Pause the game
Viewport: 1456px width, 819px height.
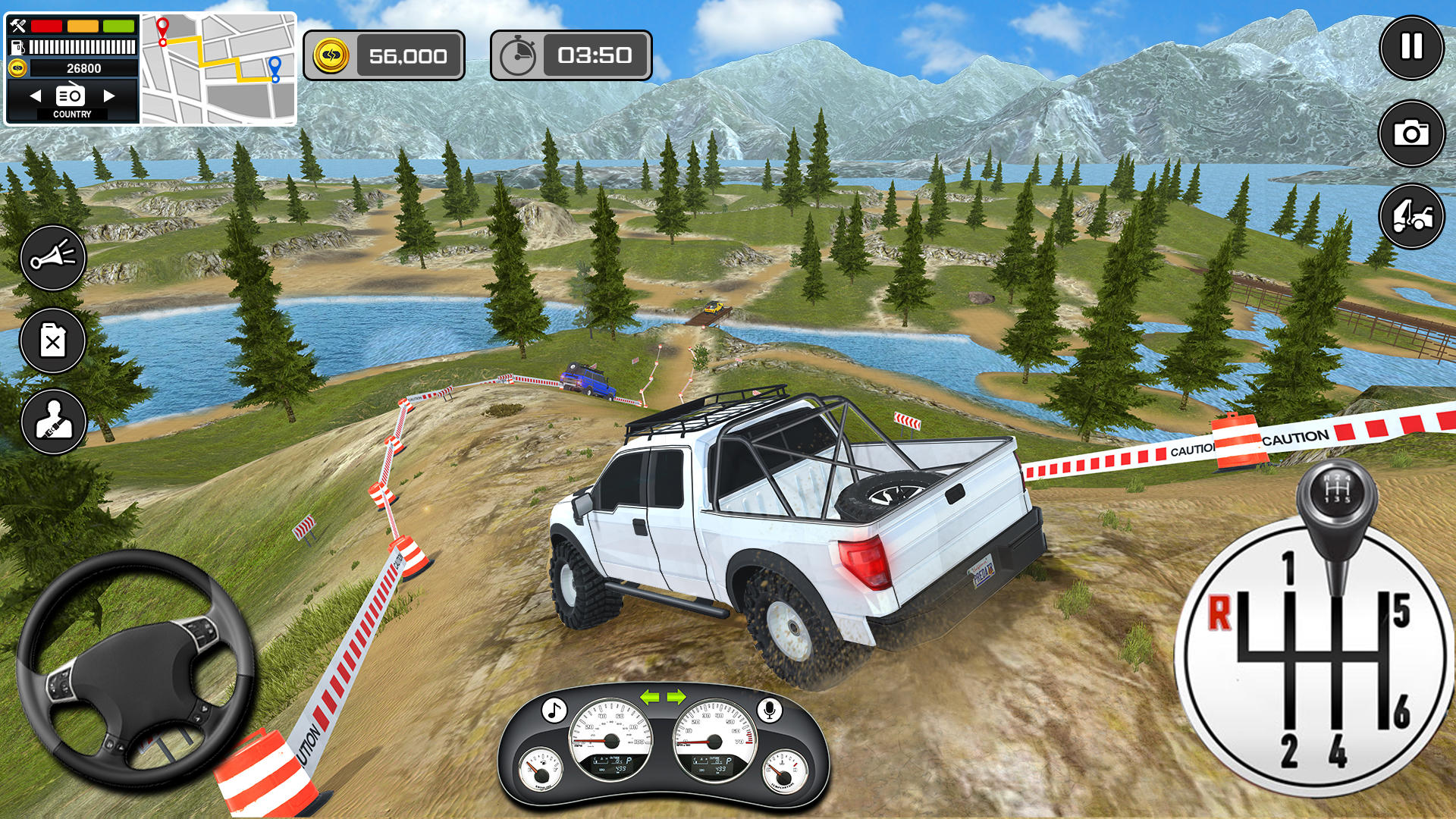coord(1411,47)
